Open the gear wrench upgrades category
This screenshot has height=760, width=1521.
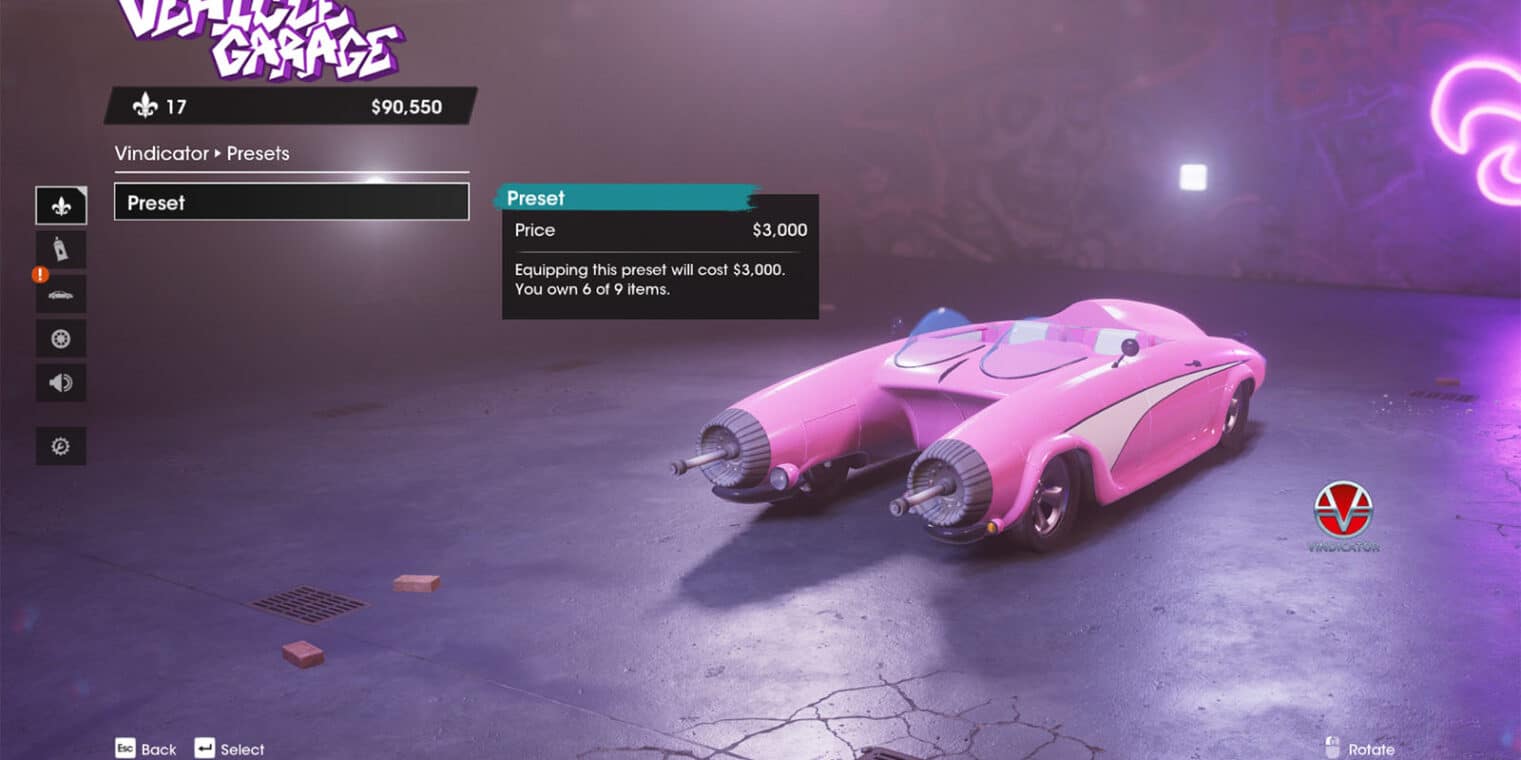[x=61, y=446]
